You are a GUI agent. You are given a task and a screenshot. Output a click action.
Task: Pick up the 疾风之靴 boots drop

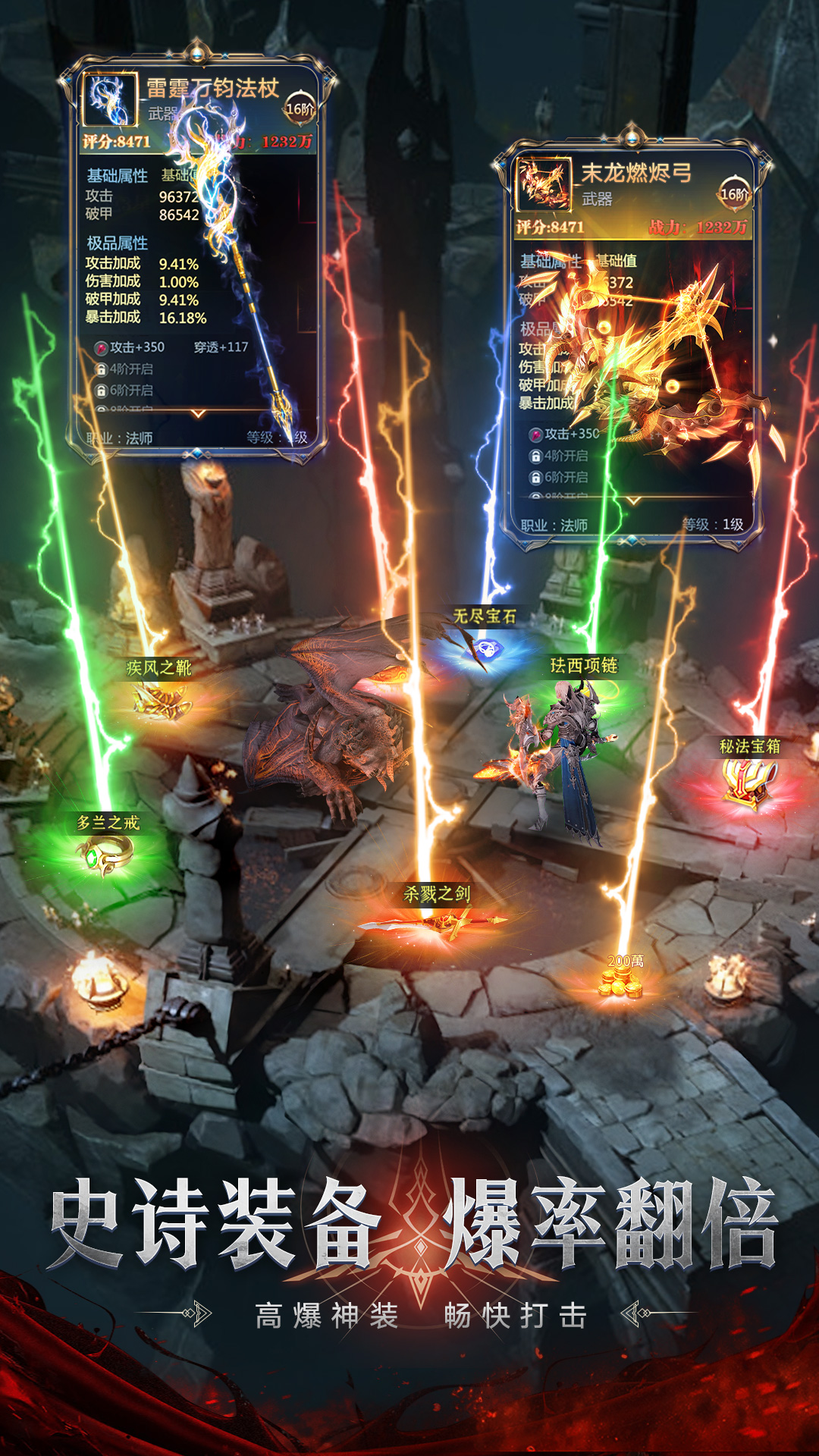pos(161,701)
